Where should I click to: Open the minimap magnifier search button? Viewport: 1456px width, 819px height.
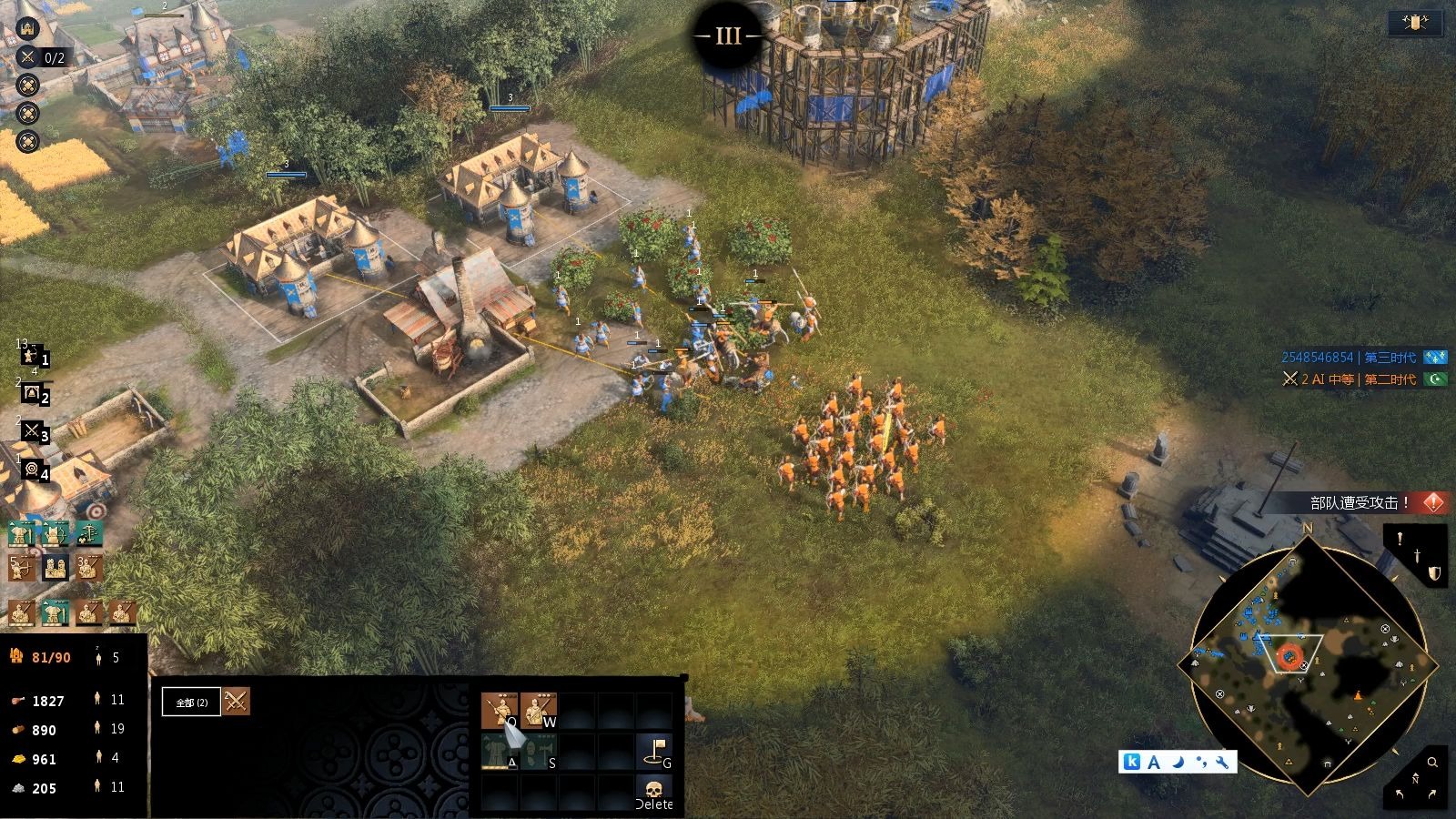click(x=1431, y=763)
